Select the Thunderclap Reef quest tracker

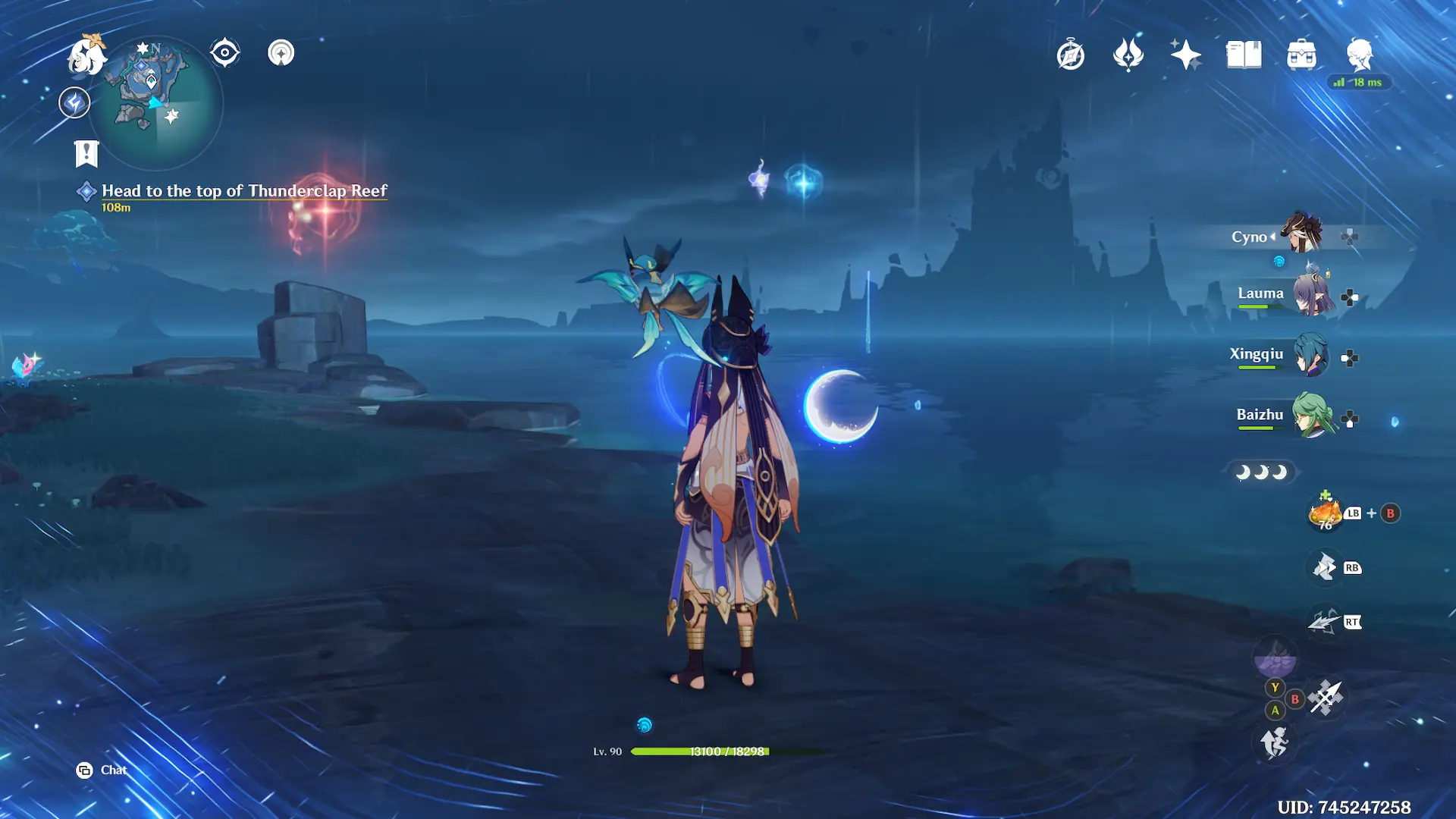tap(243, 191)
